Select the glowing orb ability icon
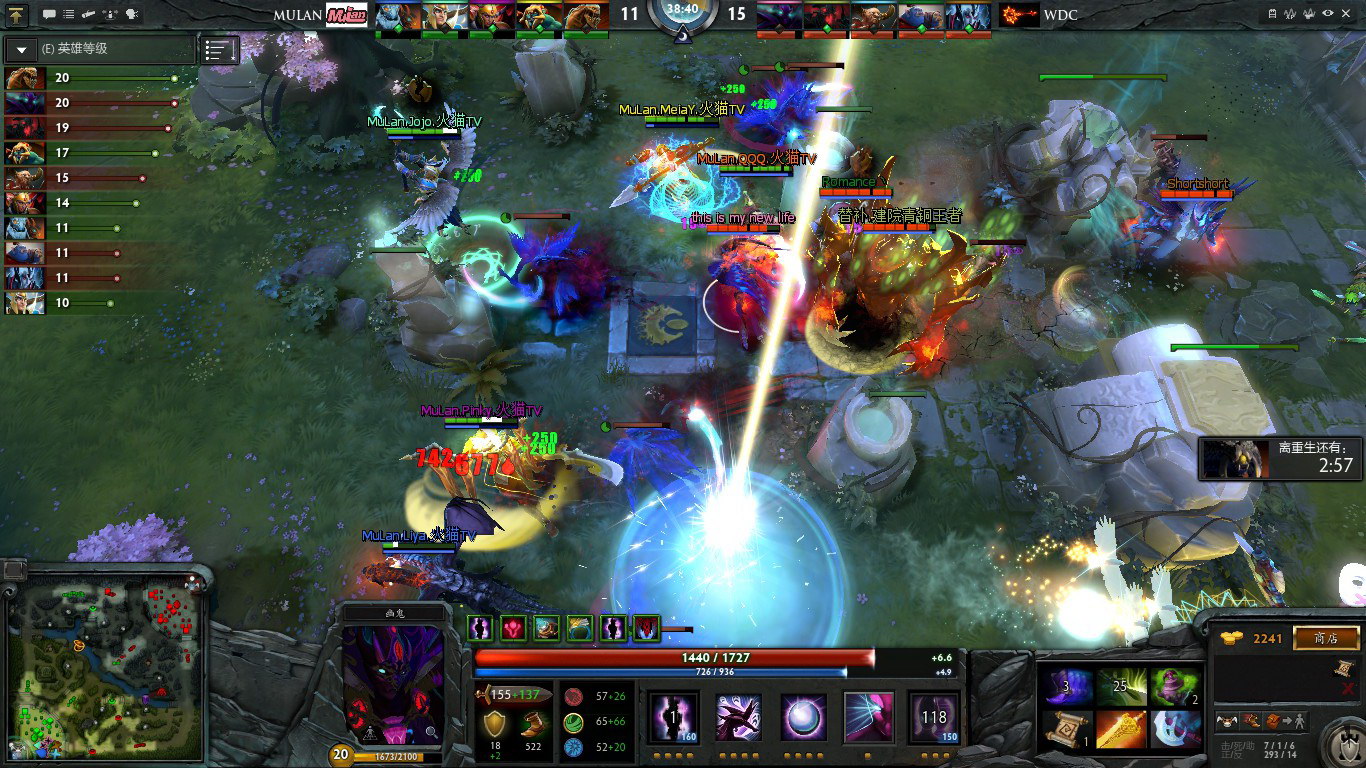The width and height of the screenshot is (1366, 768). point(803,717)
